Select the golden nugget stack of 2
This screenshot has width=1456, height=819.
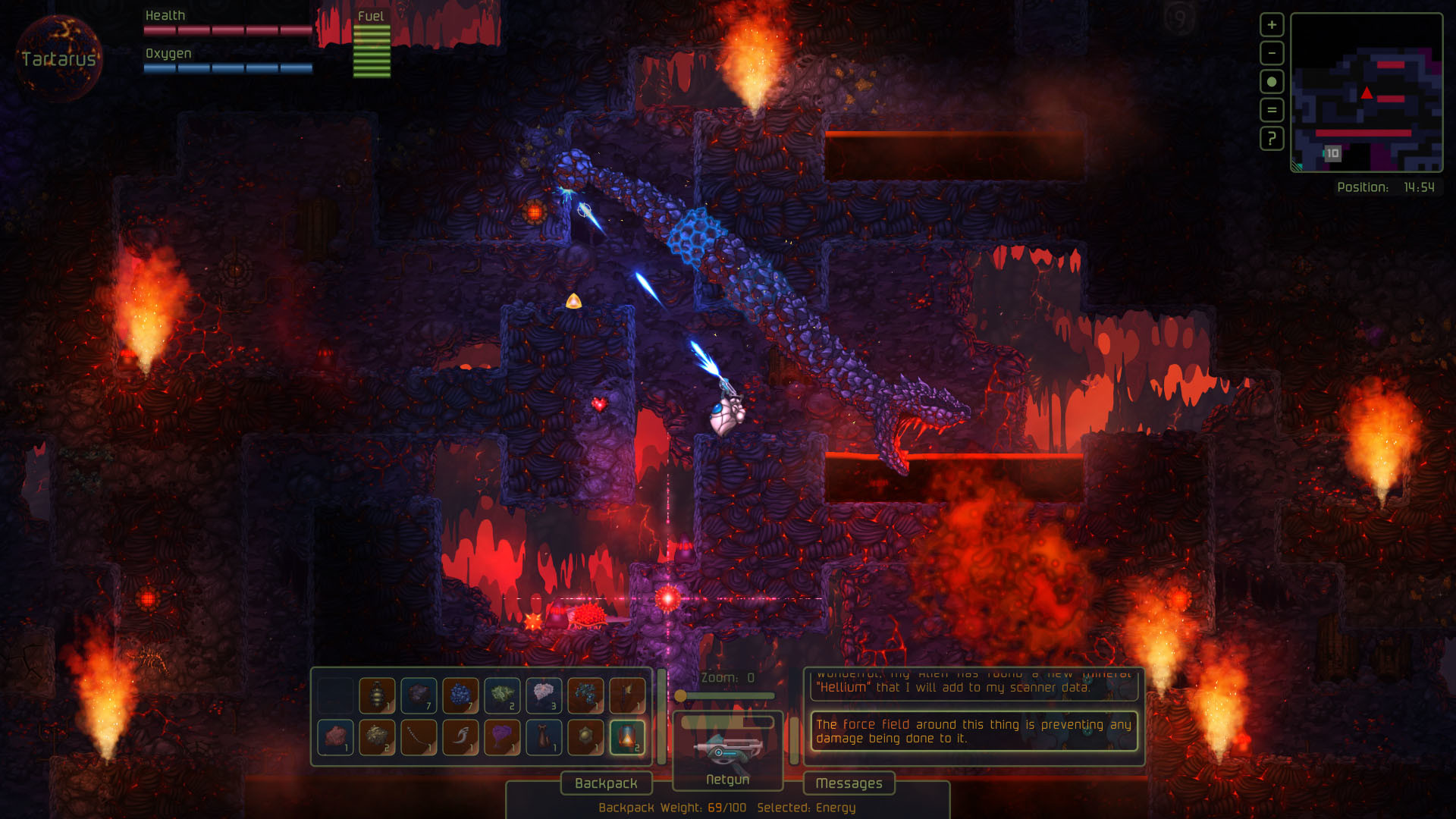pyautogui.click(x=377, y=737)
